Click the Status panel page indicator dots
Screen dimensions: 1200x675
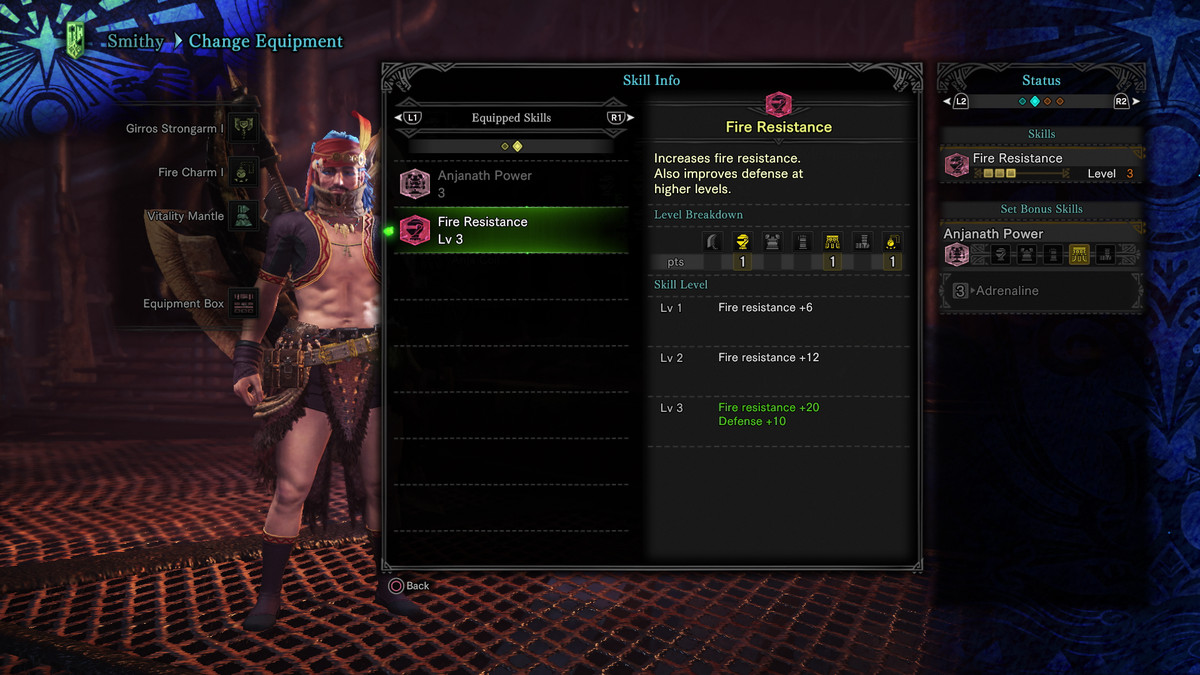(x=1041, y=101)
